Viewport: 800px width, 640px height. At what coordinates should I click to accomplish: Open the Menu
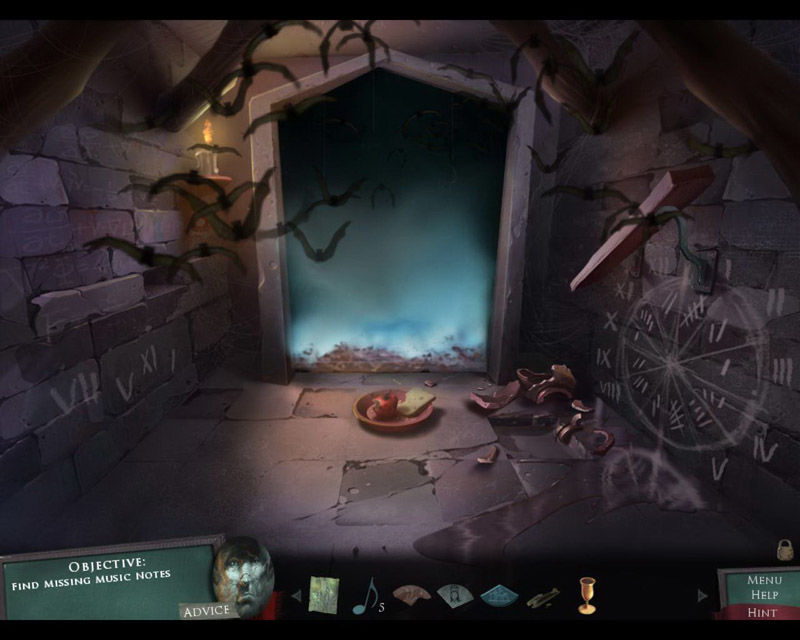(x=764, y=579)
